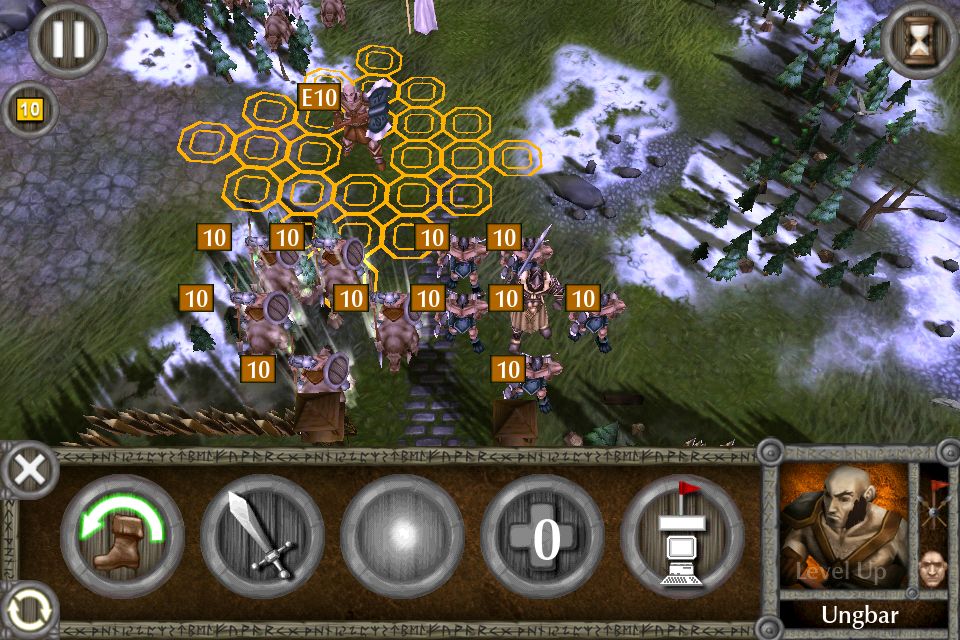Open Ungbar's character portrait

(x=845, y=530)
